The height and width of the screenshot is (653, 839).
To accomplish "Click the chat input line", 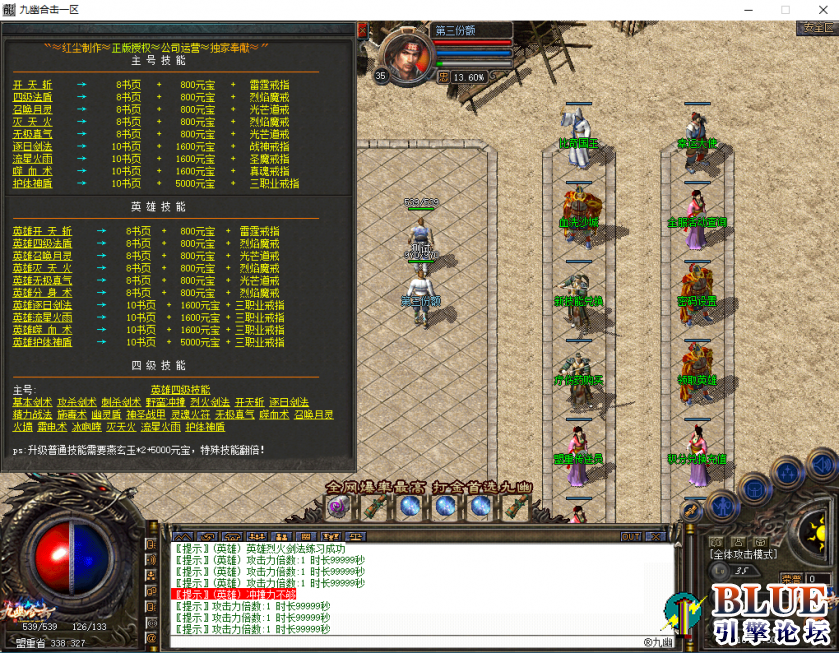I will click(x=400, y=641).
